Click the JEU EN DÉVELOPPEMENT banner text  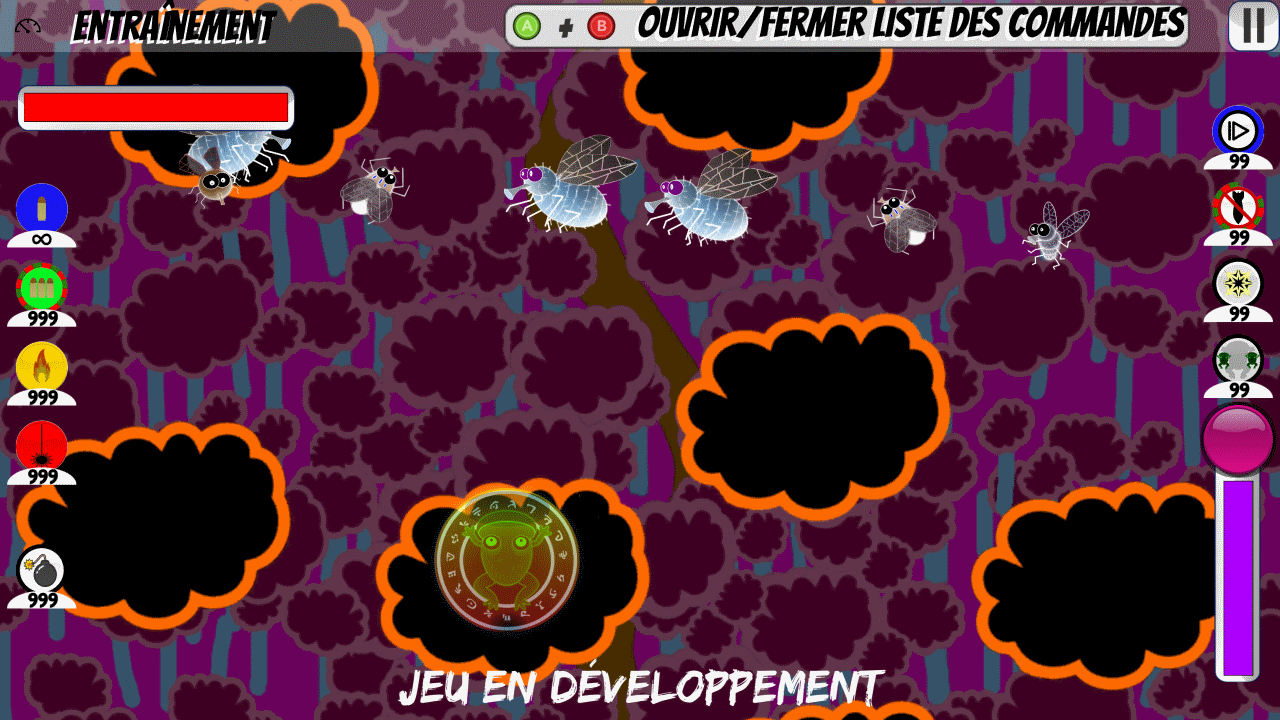640,688
